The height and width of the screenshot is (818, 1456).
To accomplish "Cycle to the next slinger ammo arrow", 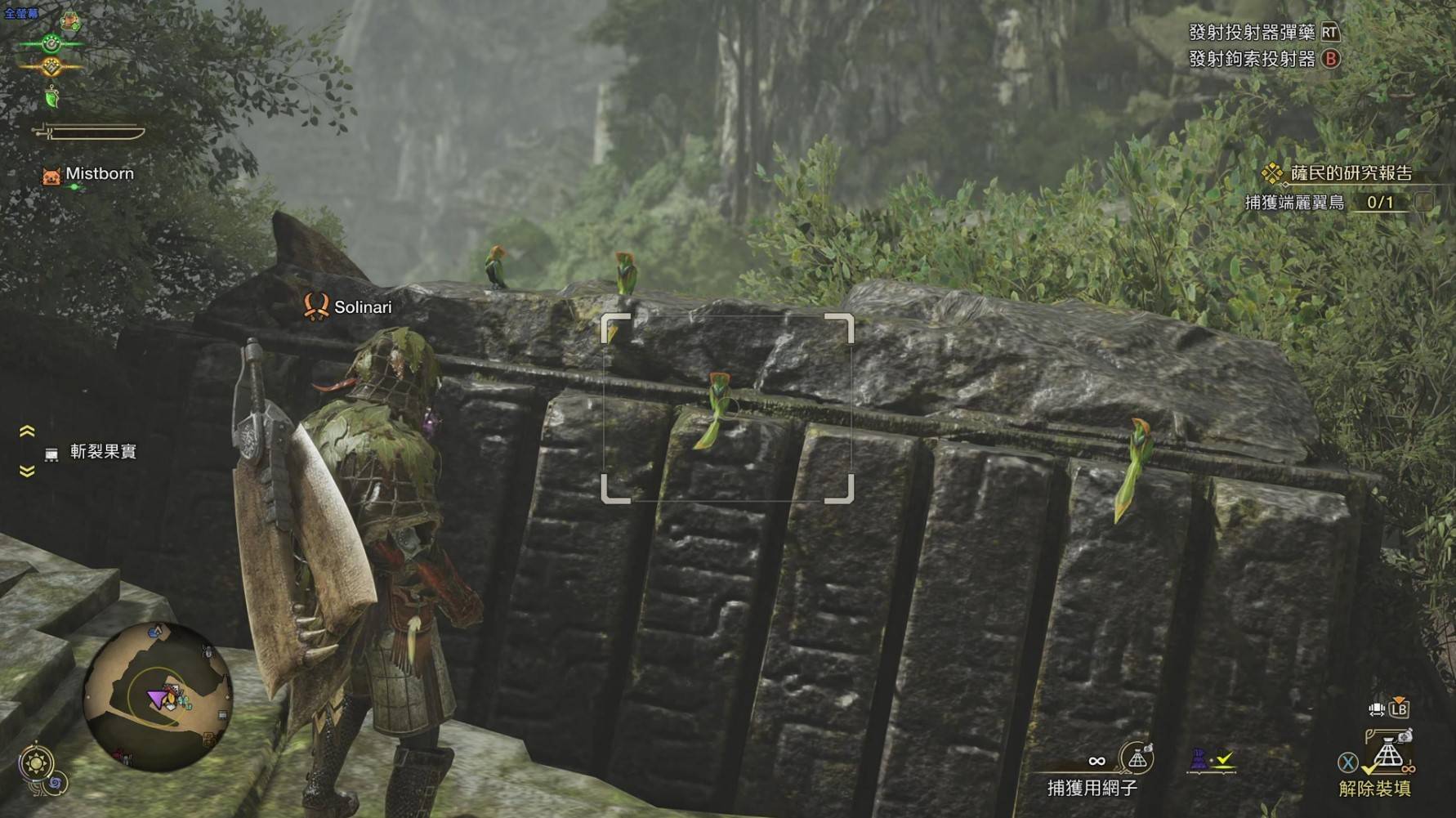I will tap(27, 472).
